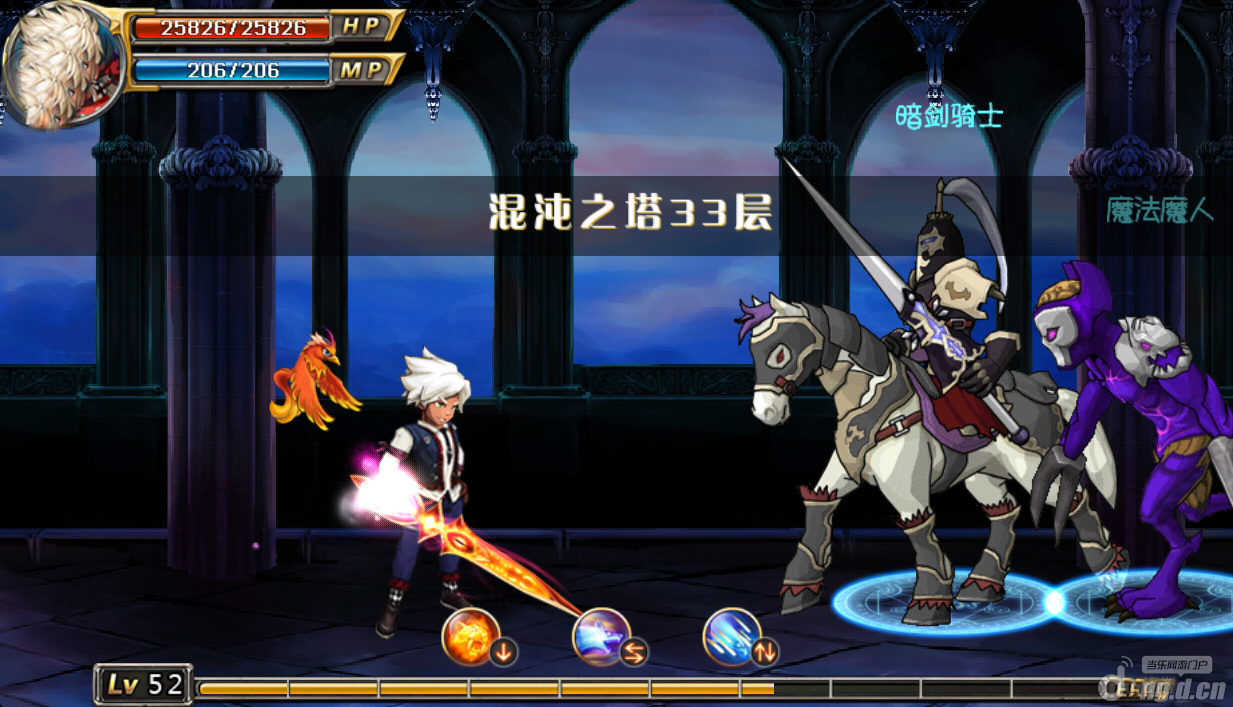
Task: Trigger the blue meteor shower skill
Action: pyautogui.click(x=732, y=636)
